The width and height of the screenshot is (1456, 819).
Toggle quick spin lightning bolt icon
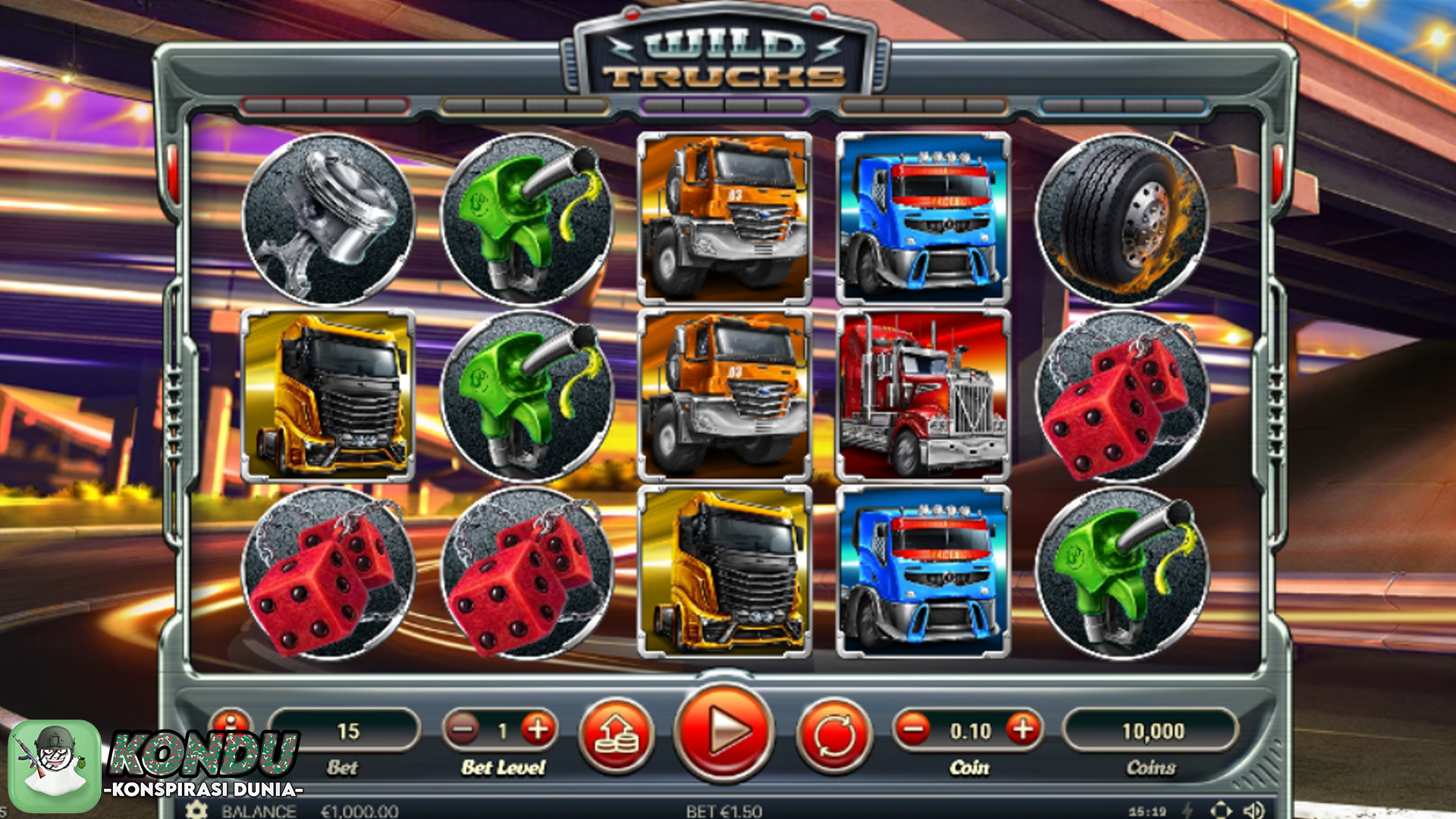(1188, 810)
